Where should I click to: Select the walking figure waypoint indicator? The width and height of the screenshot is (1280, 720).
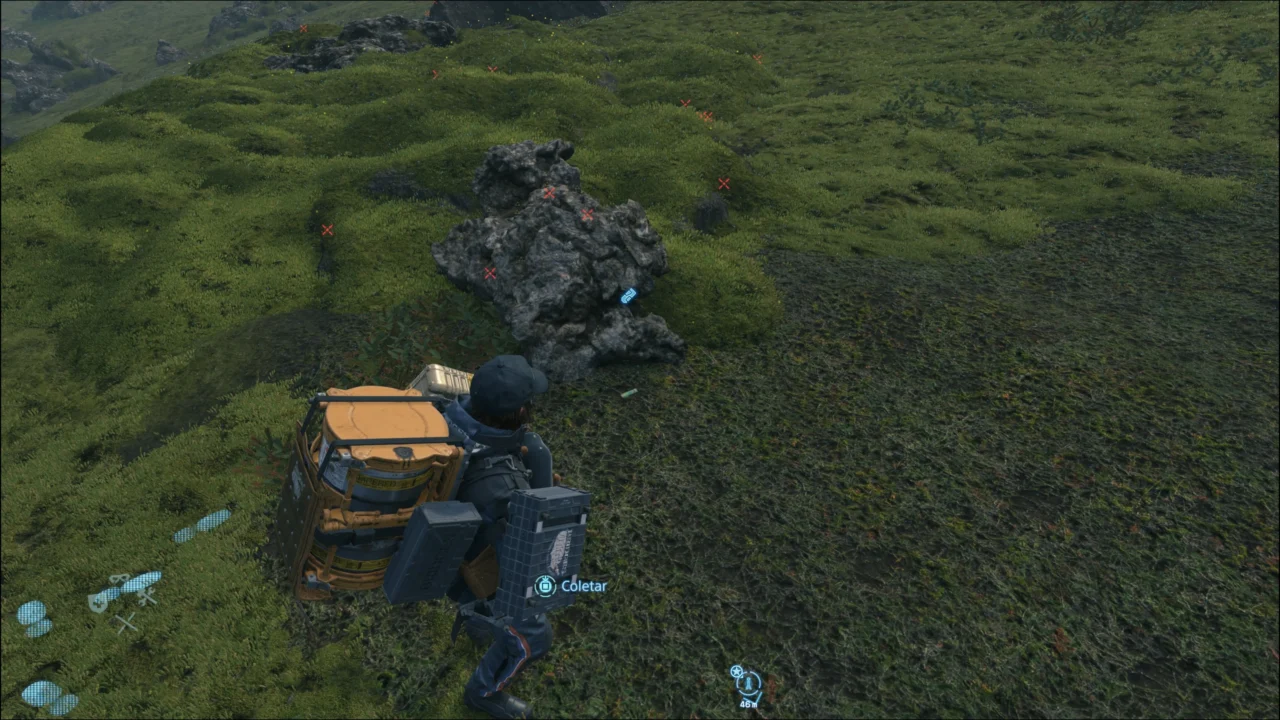click(748, 684)
